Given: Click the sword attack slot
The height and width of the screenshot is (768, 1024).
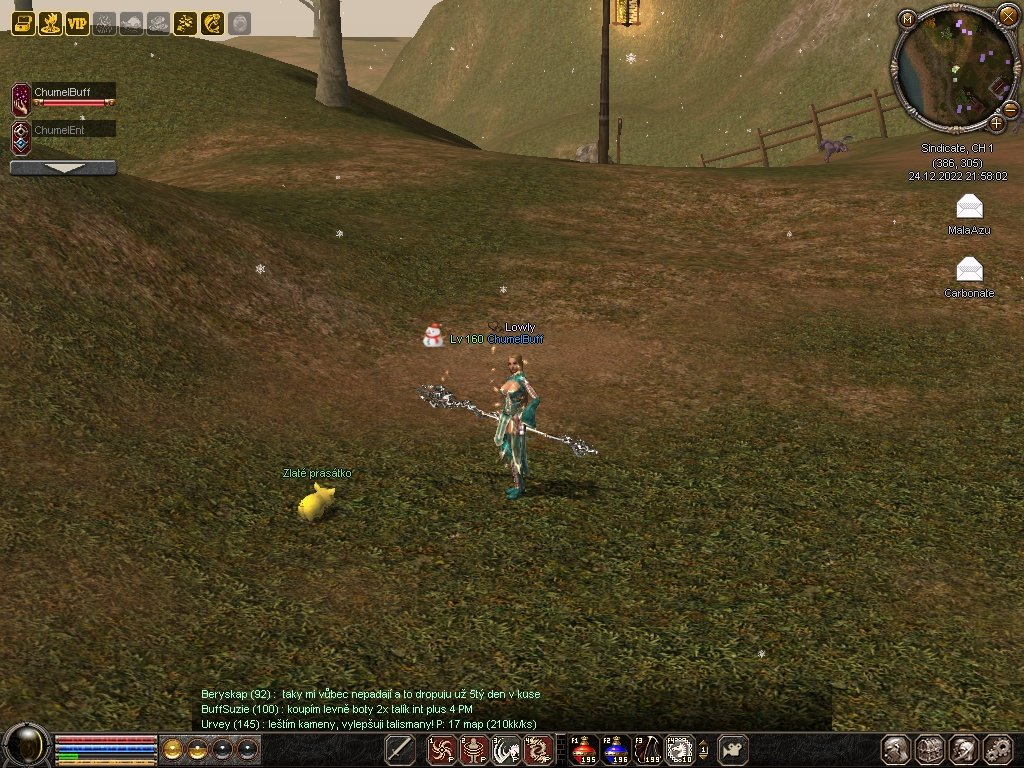Looking at the screenshot, I should click(x=400, y=749).
